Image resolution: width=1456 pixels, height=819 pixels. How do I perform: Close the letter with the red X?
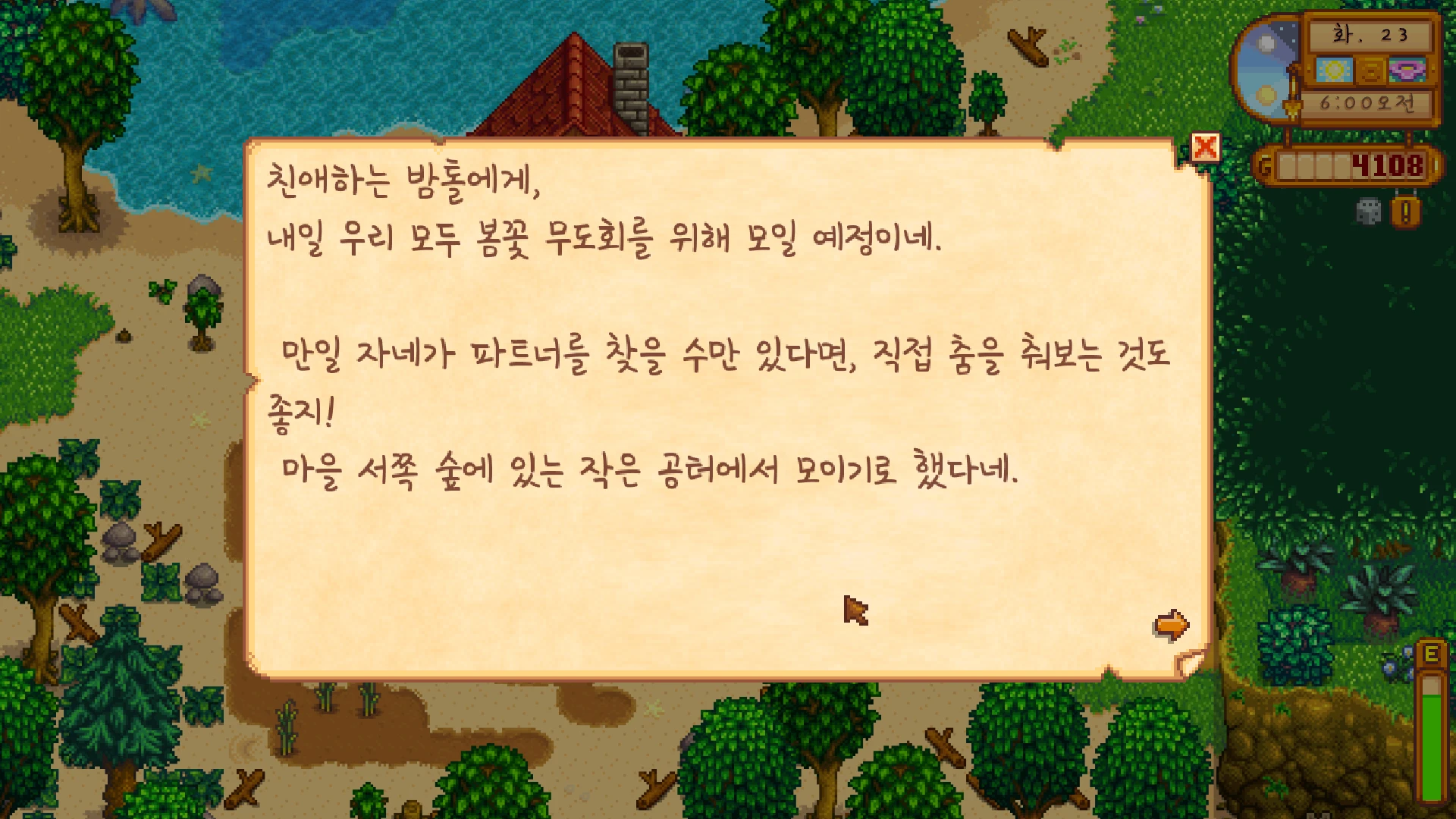click(x=1205, y=148)
